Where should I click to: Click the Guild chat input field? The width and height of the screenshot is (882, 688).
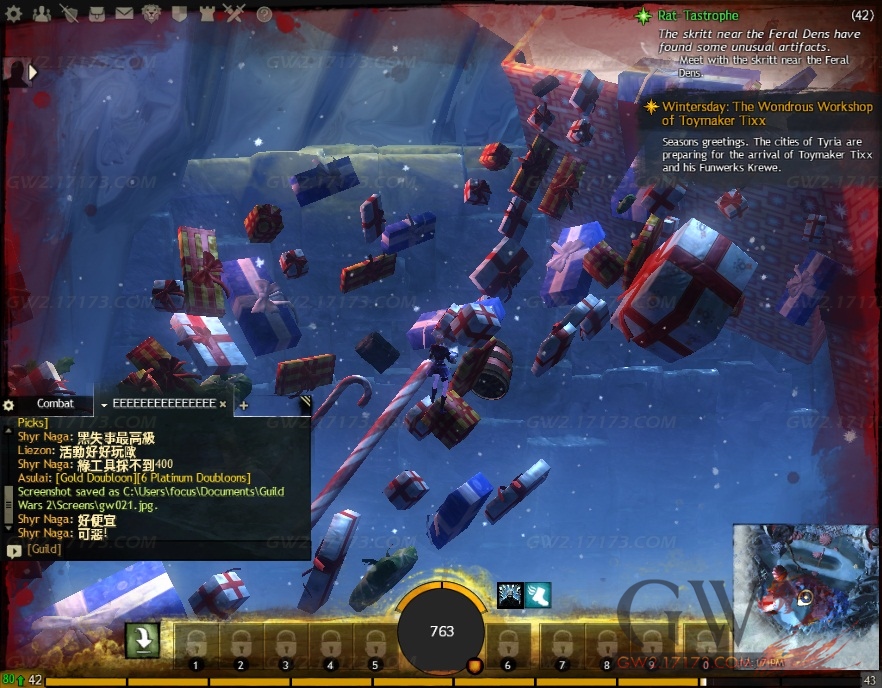tap(160, 549)
